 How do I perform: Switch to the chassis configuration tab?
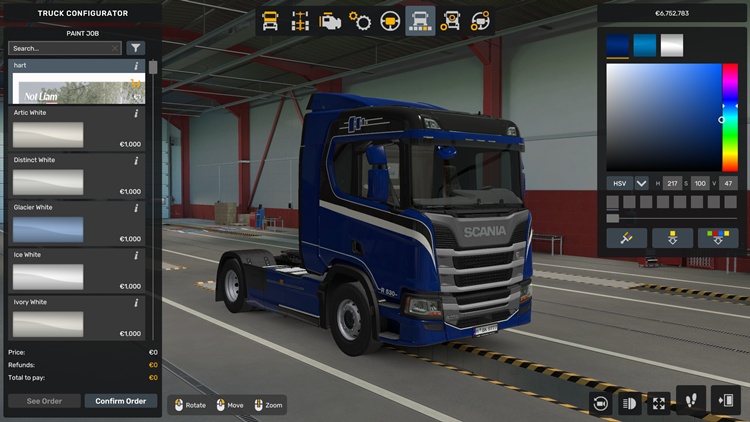(299, 21)
